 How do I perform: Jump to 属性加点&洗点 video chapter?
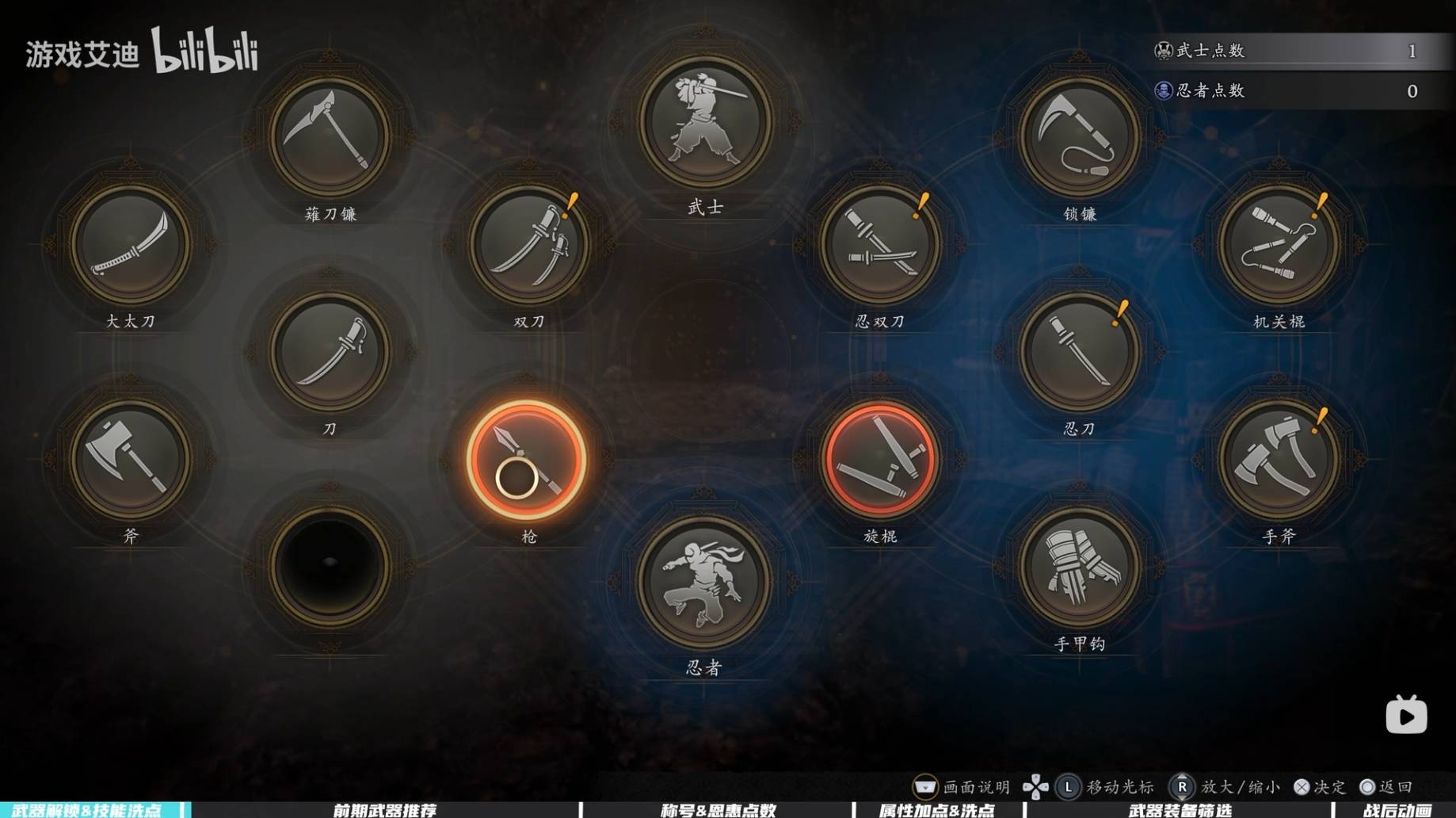click(x=936, y=810)
